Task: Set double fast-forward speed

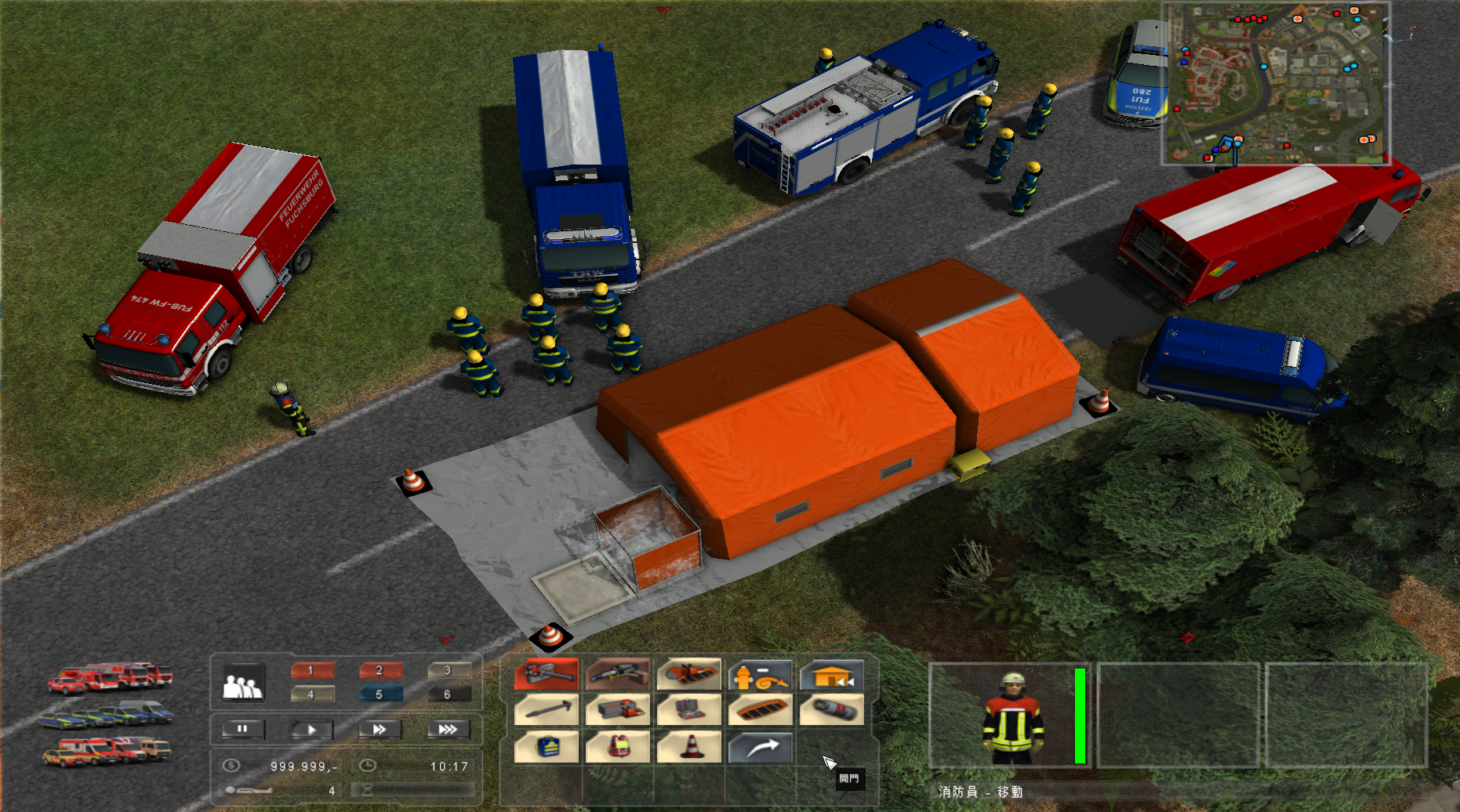Action: (380, 730)
